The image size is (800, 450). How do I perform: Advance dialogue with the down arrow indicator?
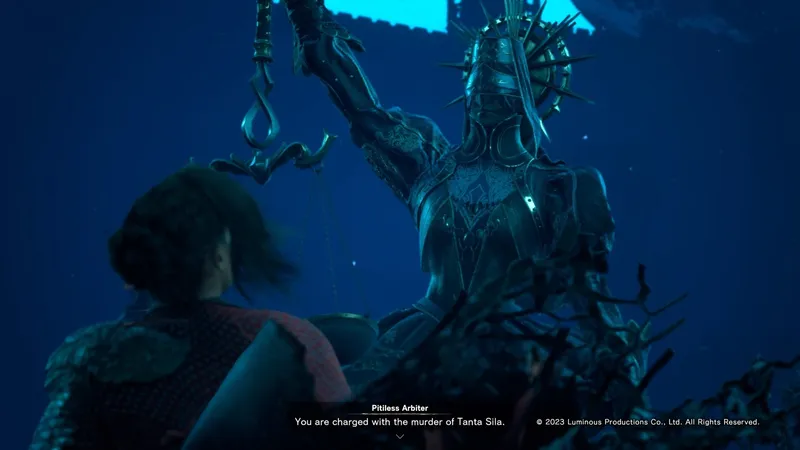point(400,437)
